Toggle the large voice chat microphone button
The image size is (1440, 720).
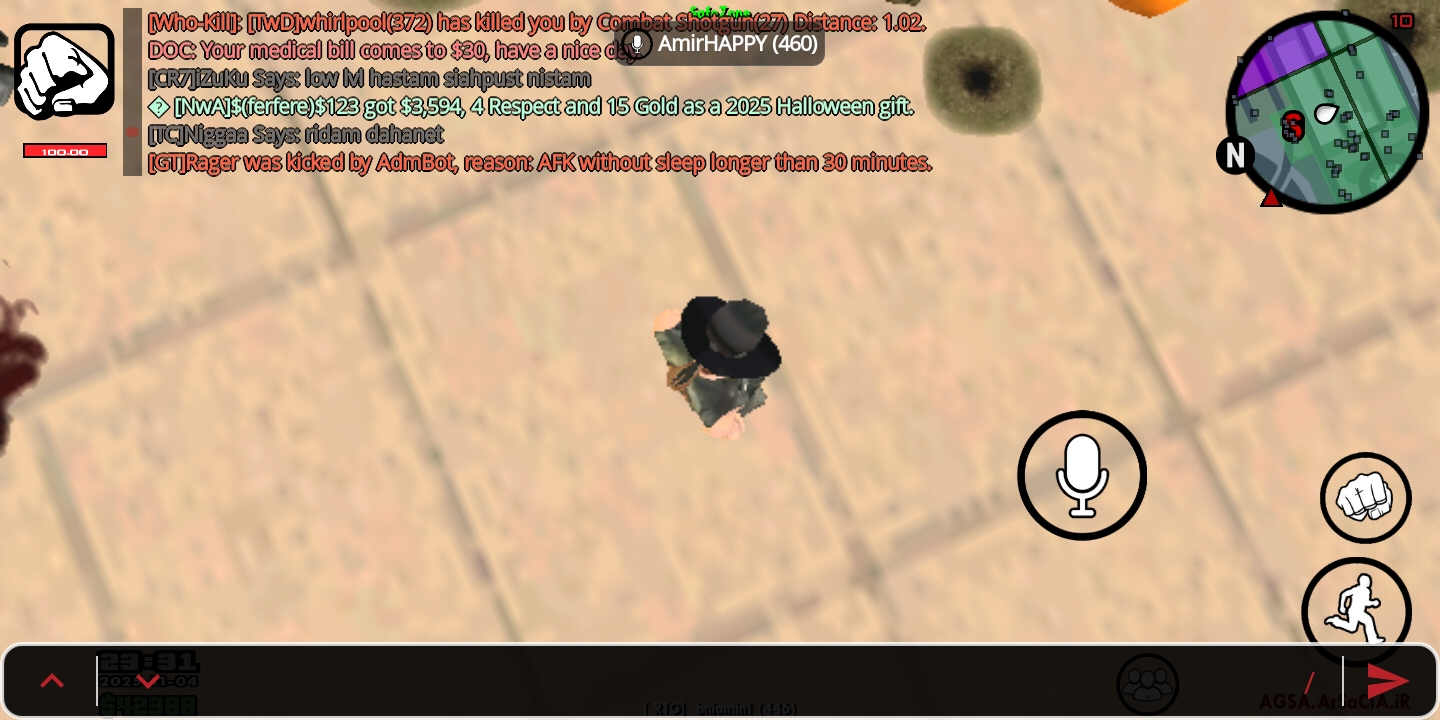coord(1082,475)
